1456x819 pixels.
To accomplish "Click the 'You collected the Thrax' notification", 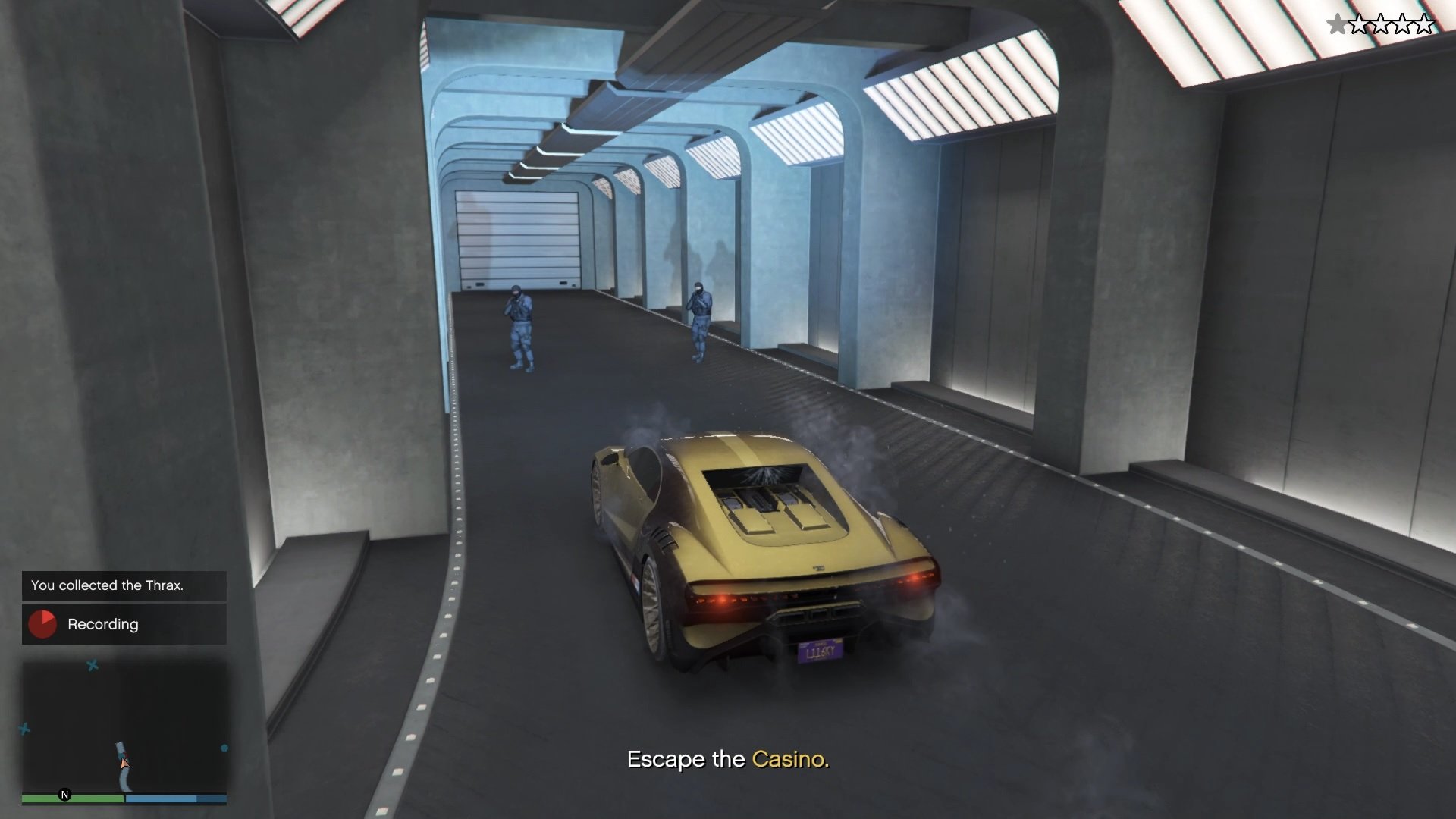I will tap(107, 585).
